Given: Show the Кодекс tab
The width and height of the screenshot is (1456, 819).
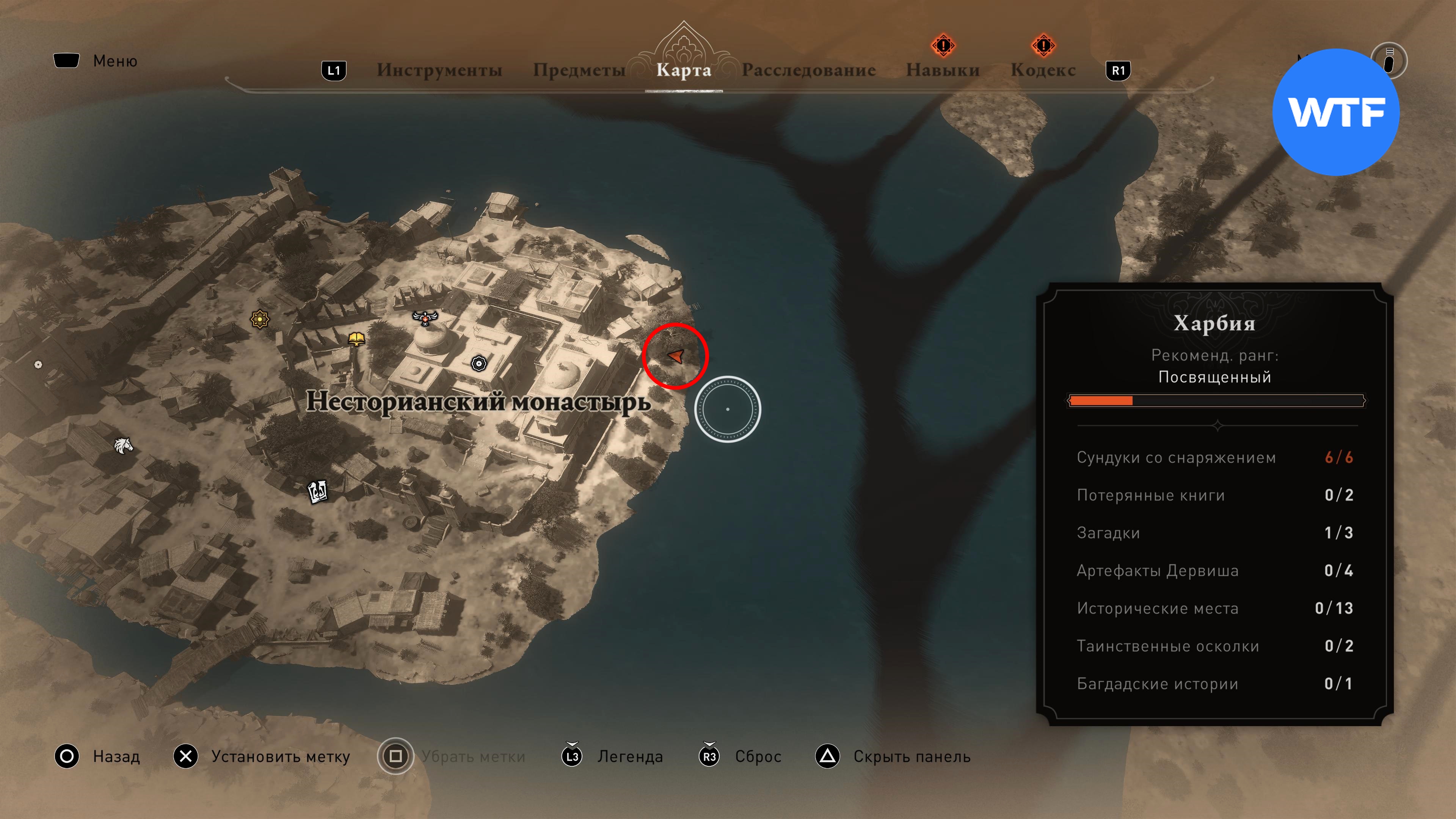Looking at the screenshot, I should coord(1043,70).
